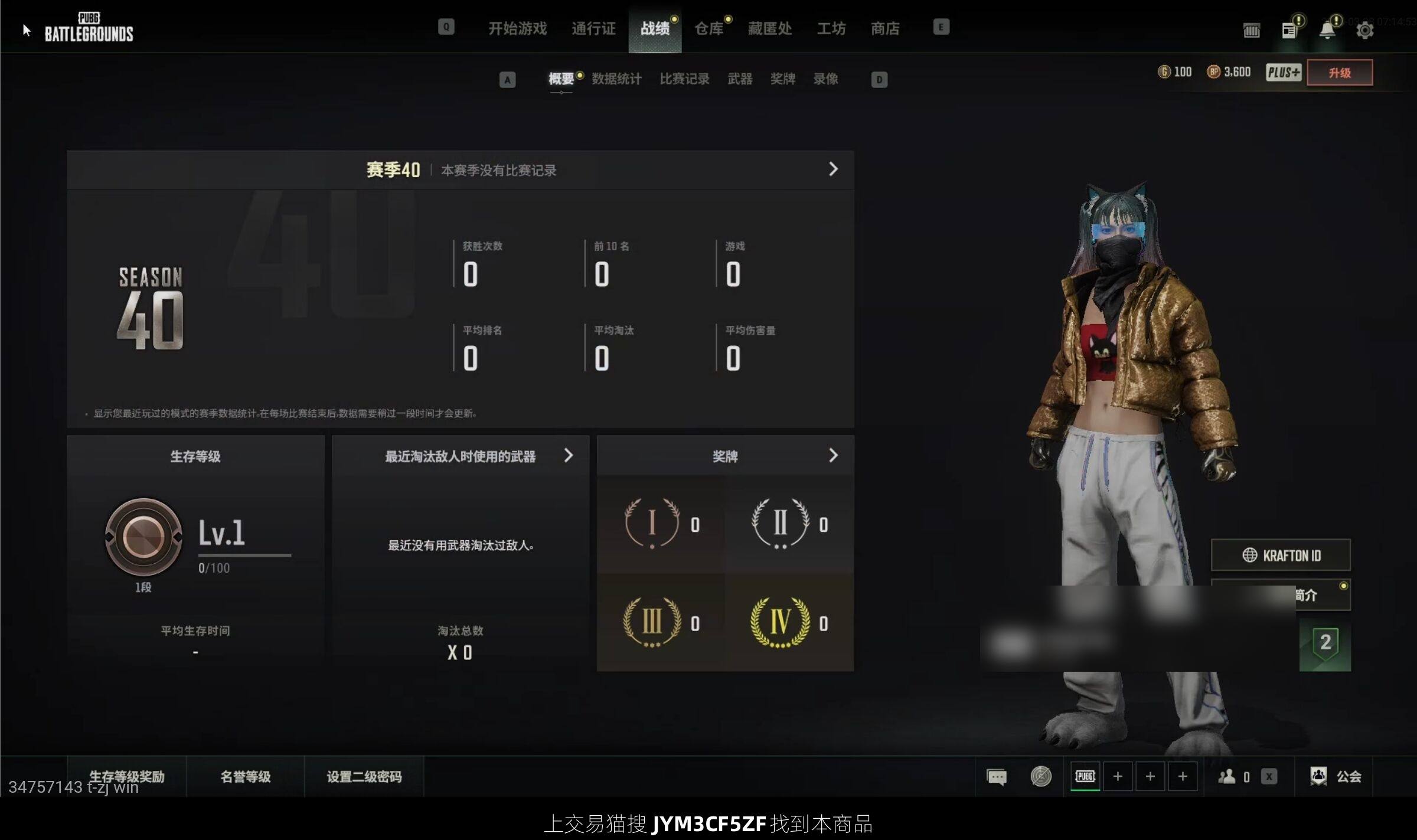Expand the 赛季40 season record arrow

click(x=832, y=169)
